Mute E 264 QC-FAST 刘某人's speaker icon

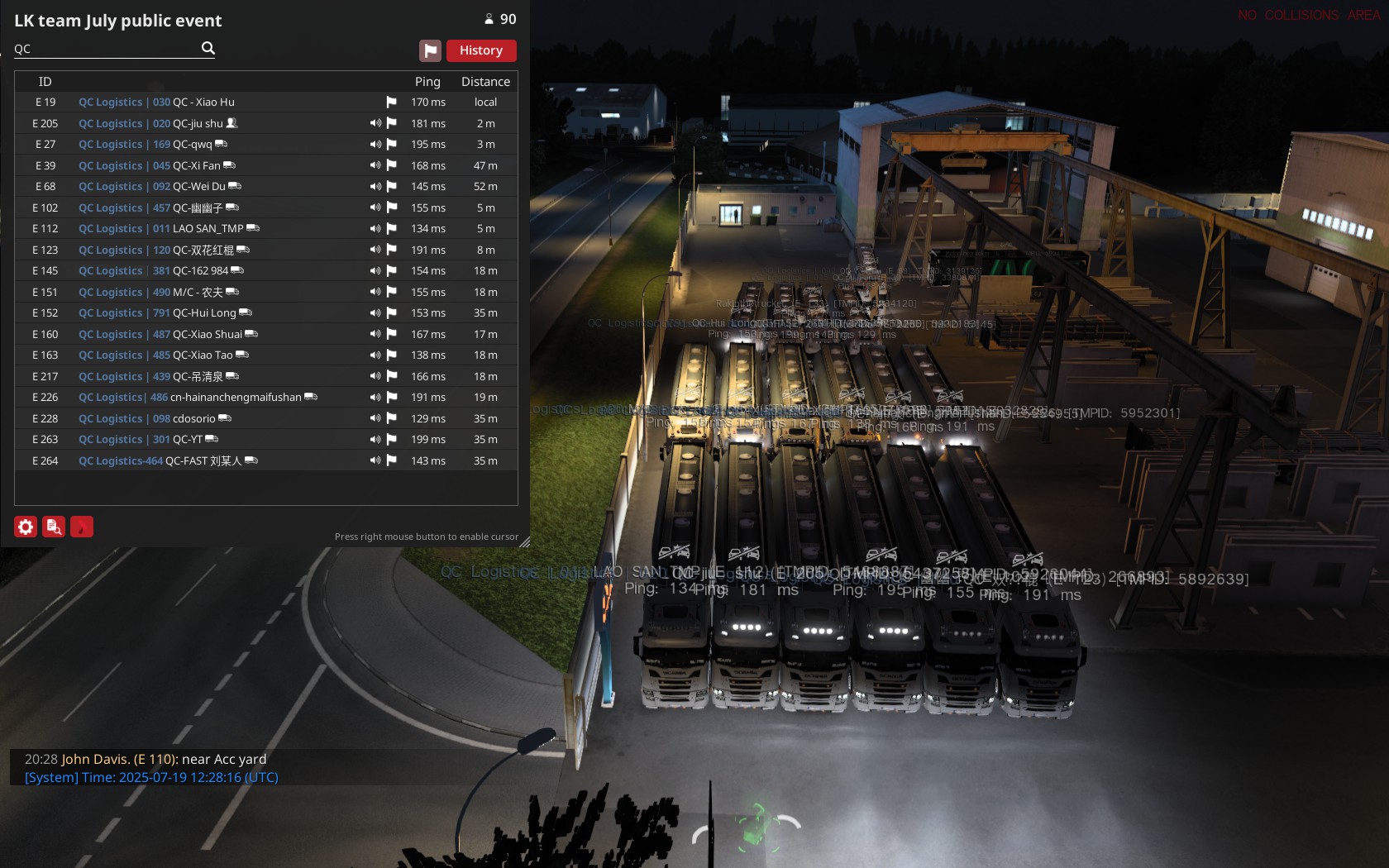pyautogui.click(x=375, y=460)
